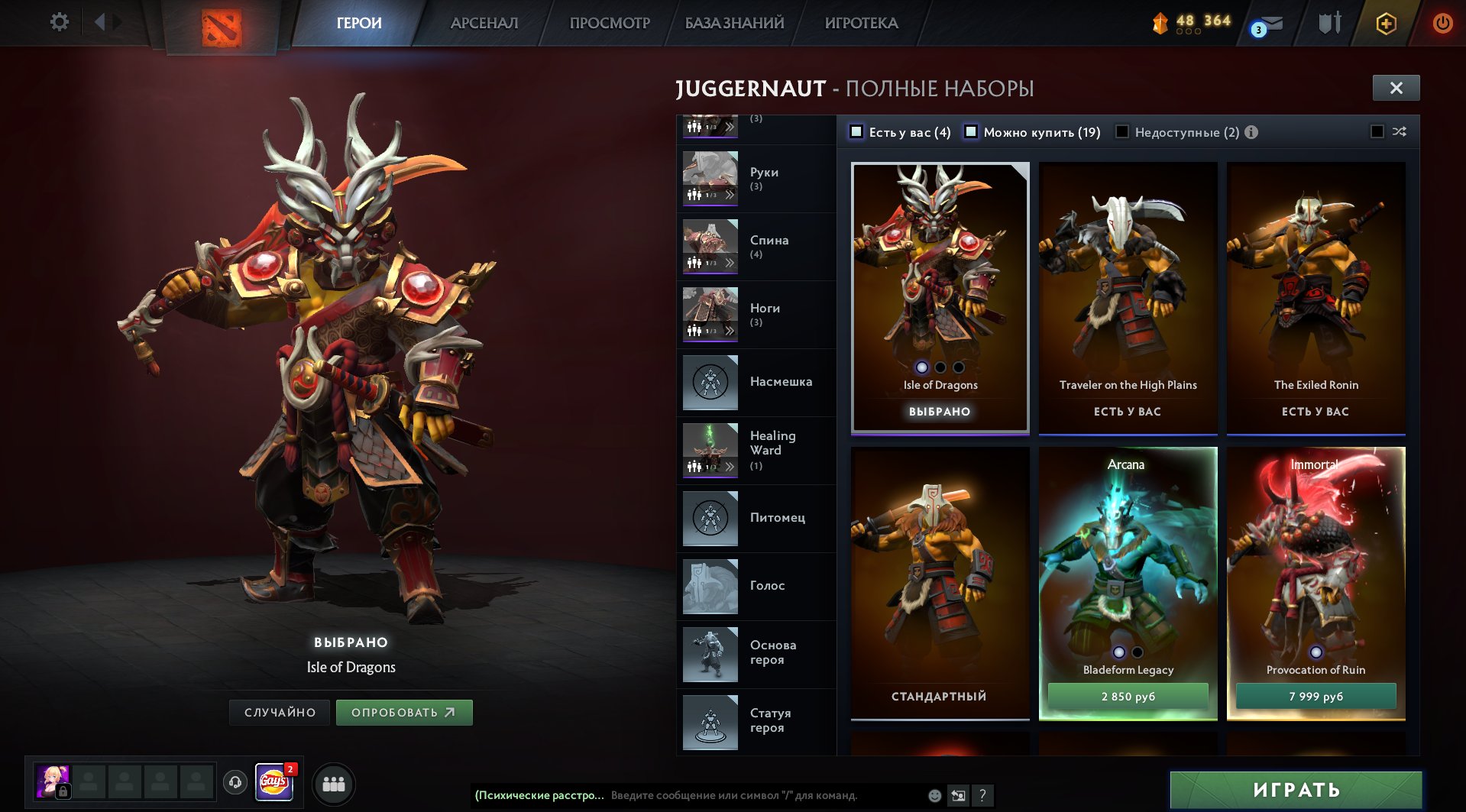Screen dimensions: 1466x812
Task: Choose The Exiled Ronin set
Action: (1316, 298)
